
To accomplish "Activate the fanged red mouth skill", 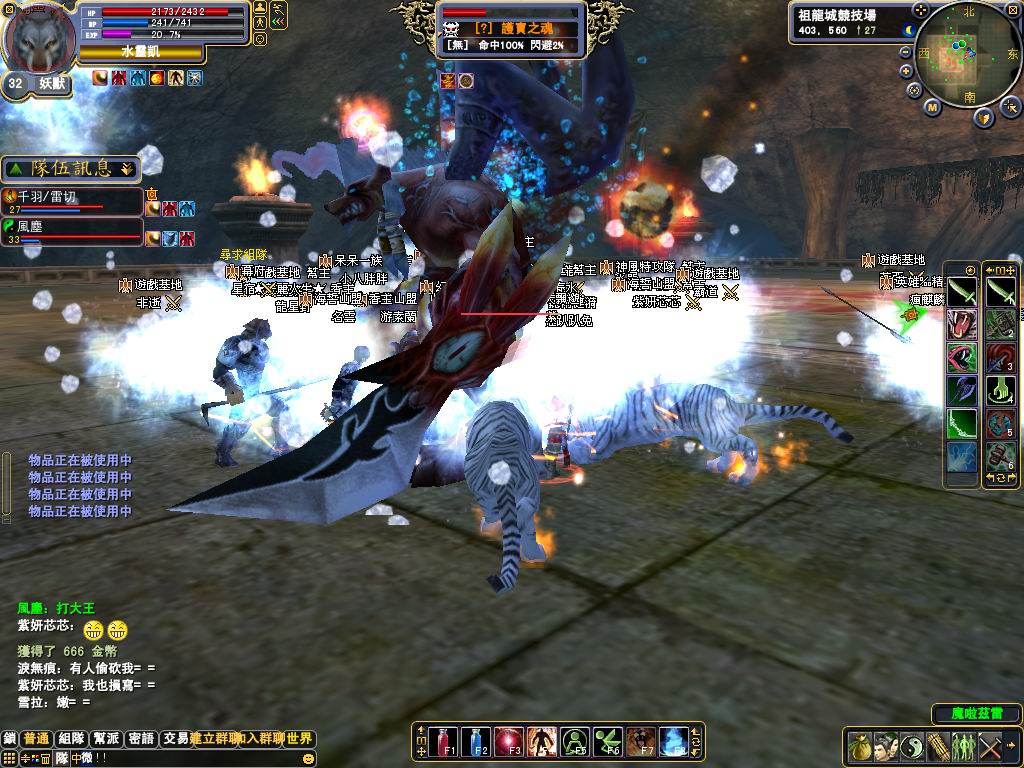I will 961,323.
